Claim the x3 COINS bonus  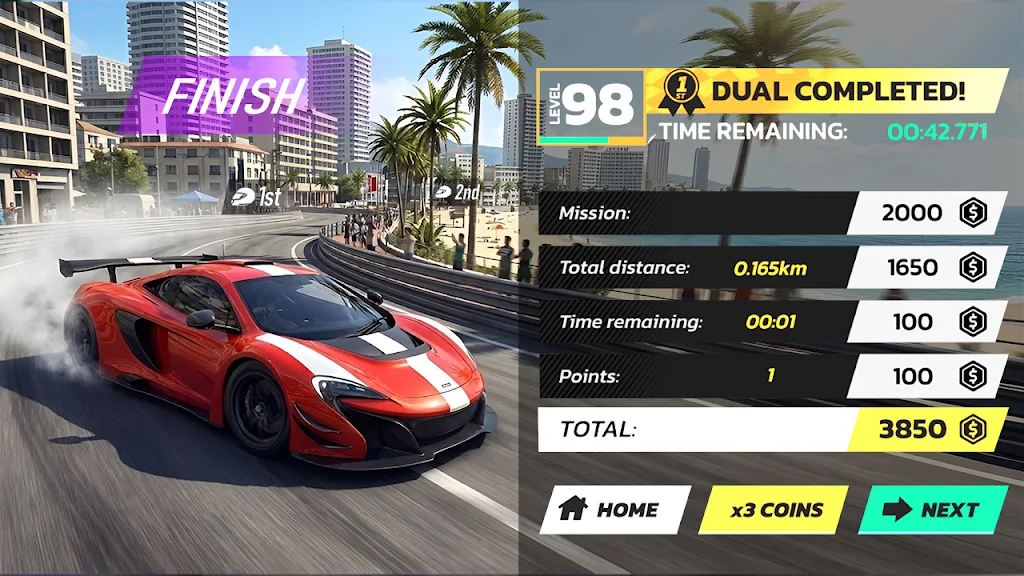pos(774,510)
